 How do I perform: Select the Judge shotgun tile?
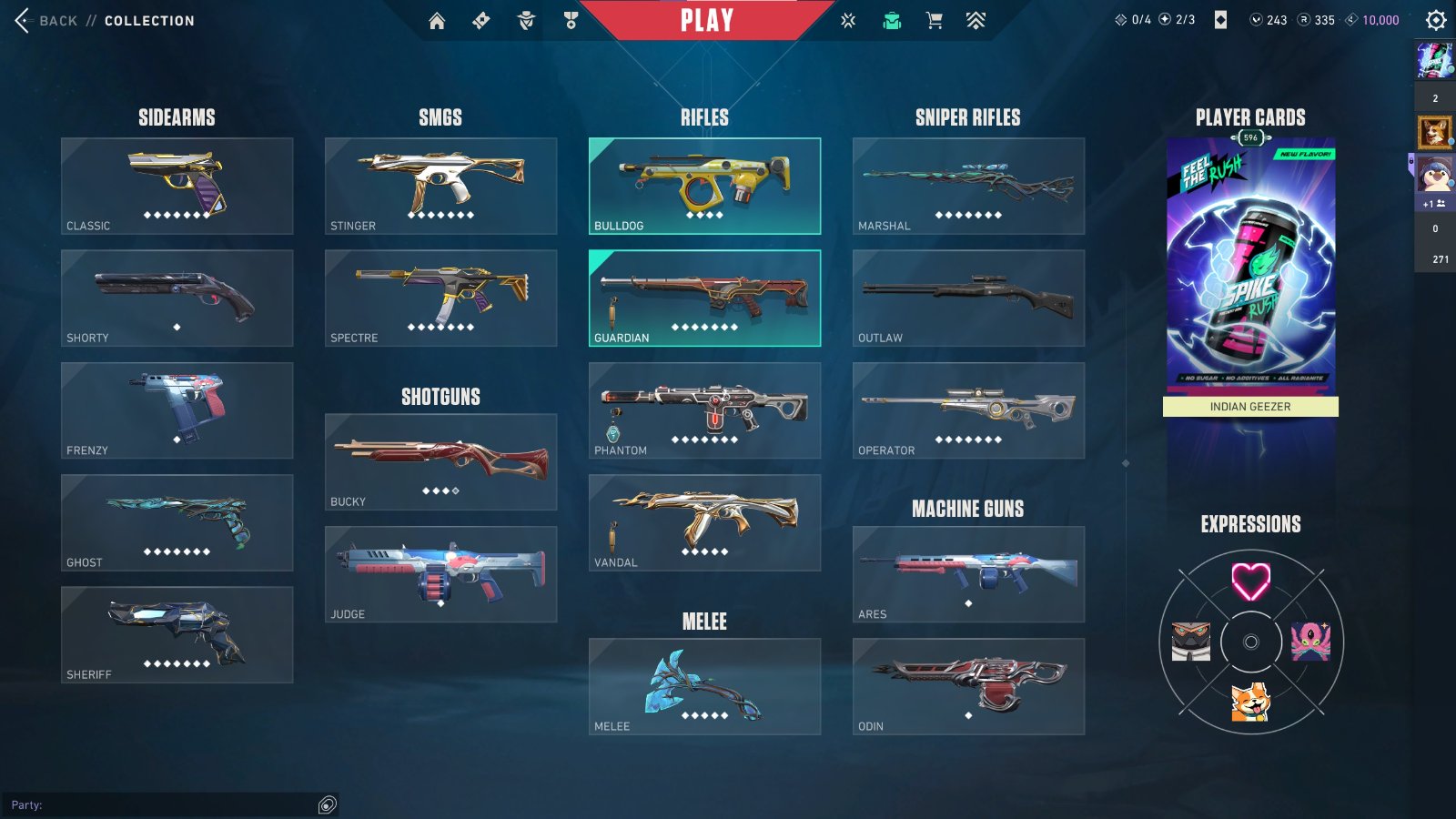[x=440, y=573]
